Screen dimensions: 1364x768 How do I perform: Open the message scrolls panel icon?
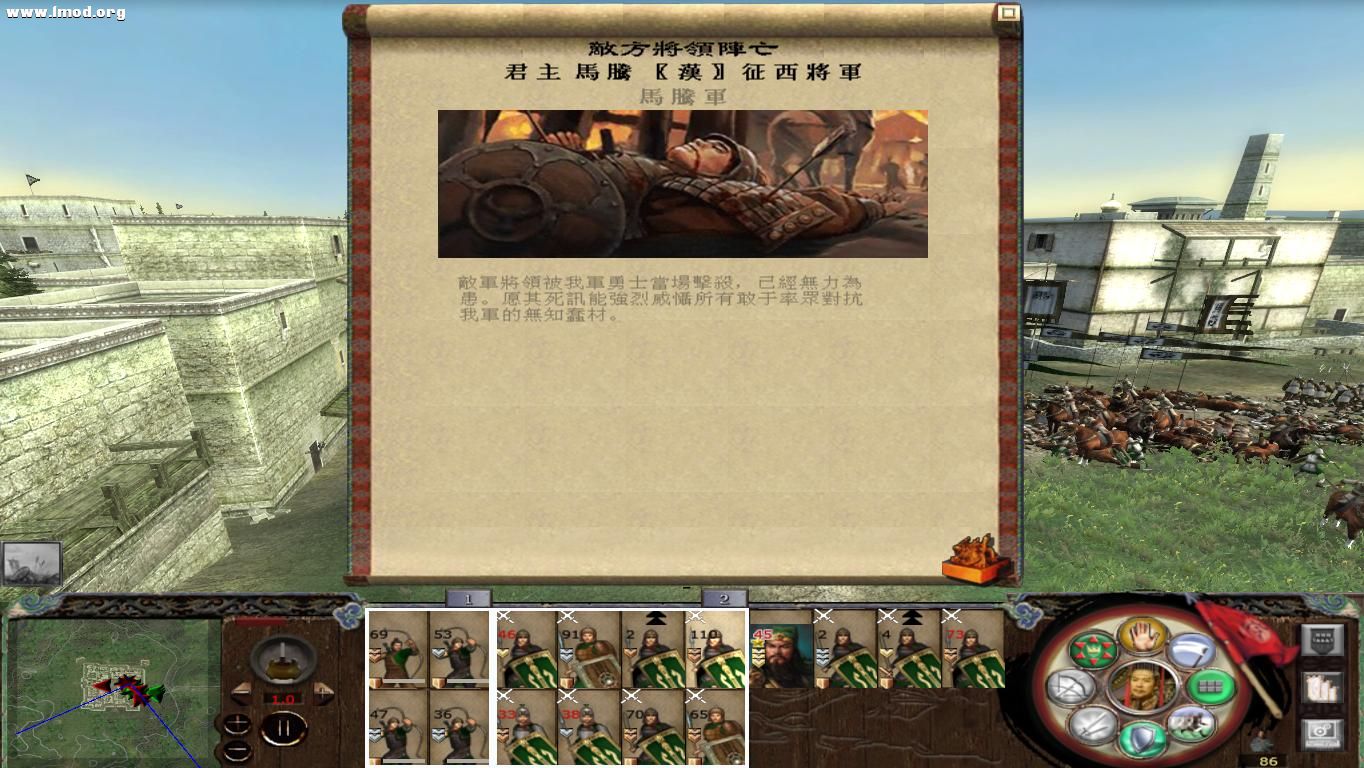tap(1324, 687)
